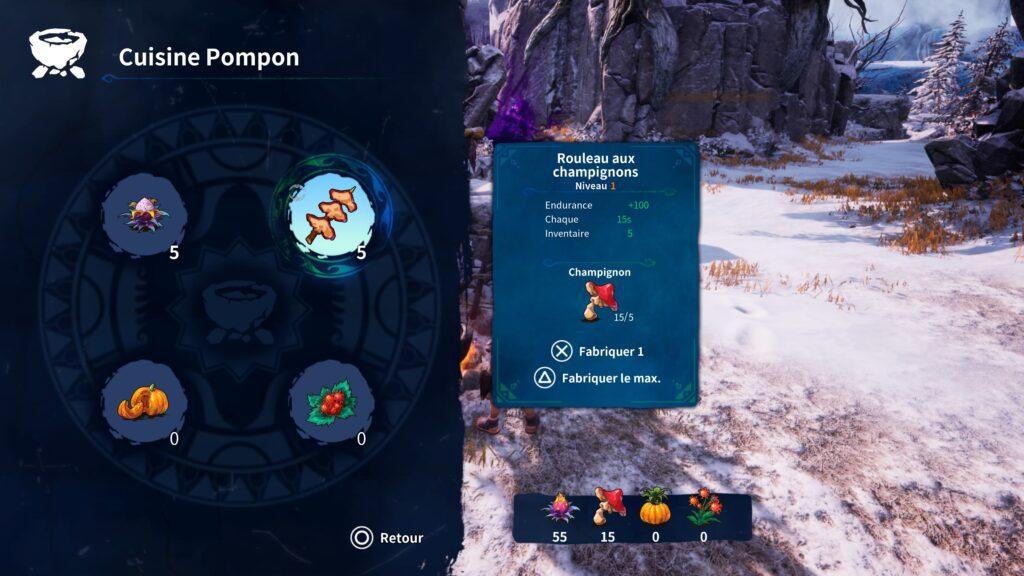Screen dimensions: 1024x576
Task: Pick the red berries recipe slot
Action: pyautogui.click(x=331, y=402)
